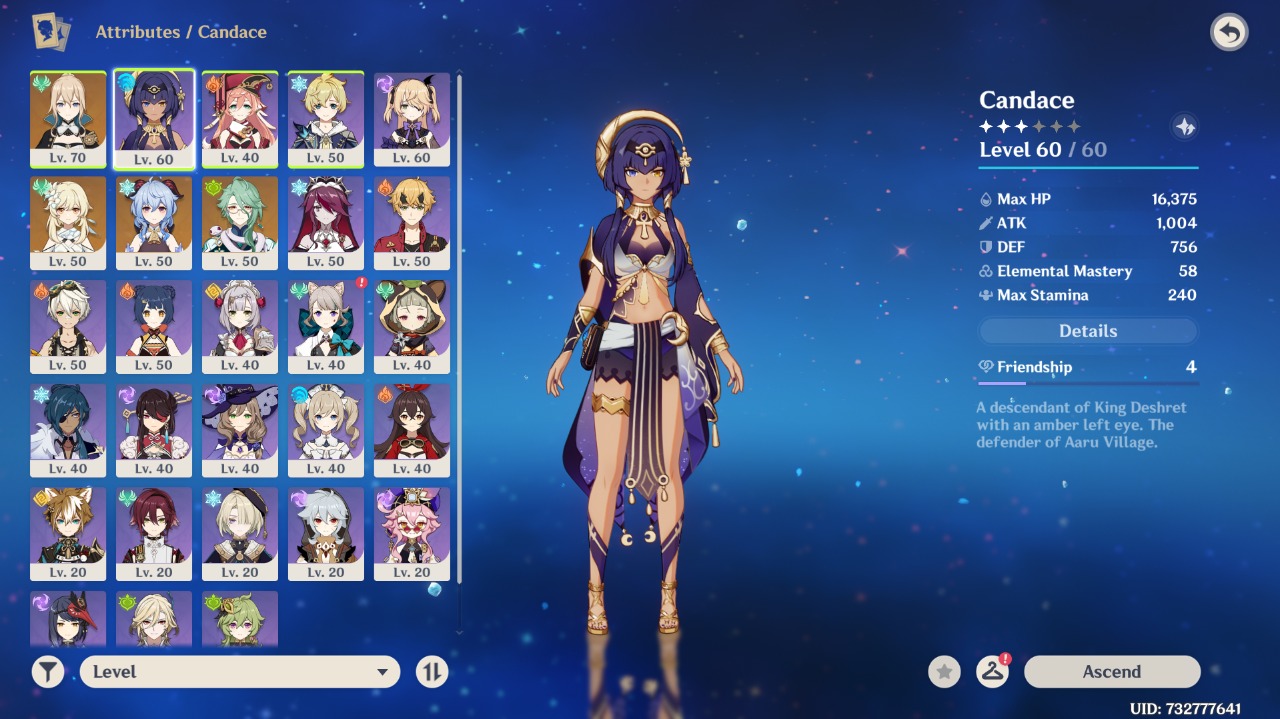The image size is (1280, 719).
Task: Click the star favorite icon
Action: [x=944, y=672]
